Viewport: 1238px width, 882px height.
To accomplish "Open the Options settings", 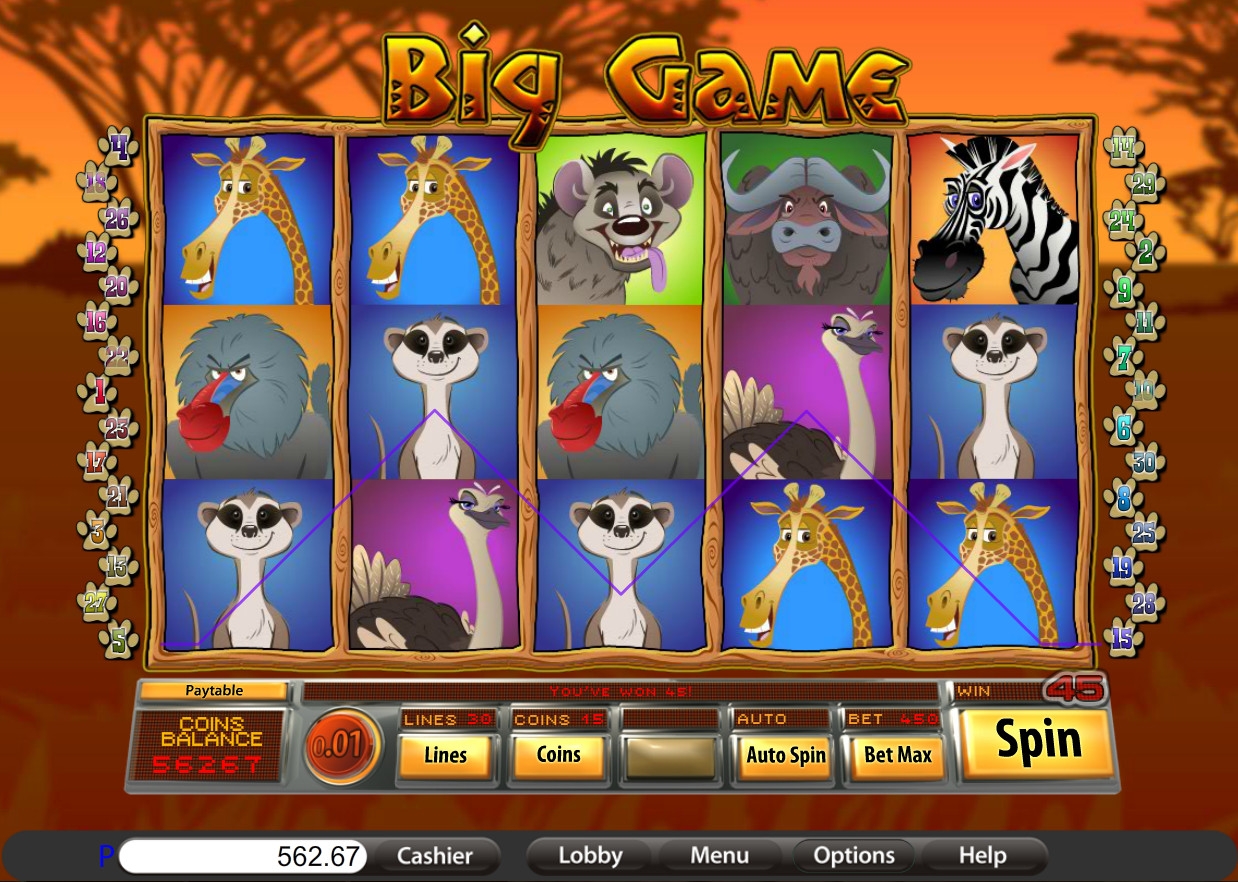I will tap(853, 856).
